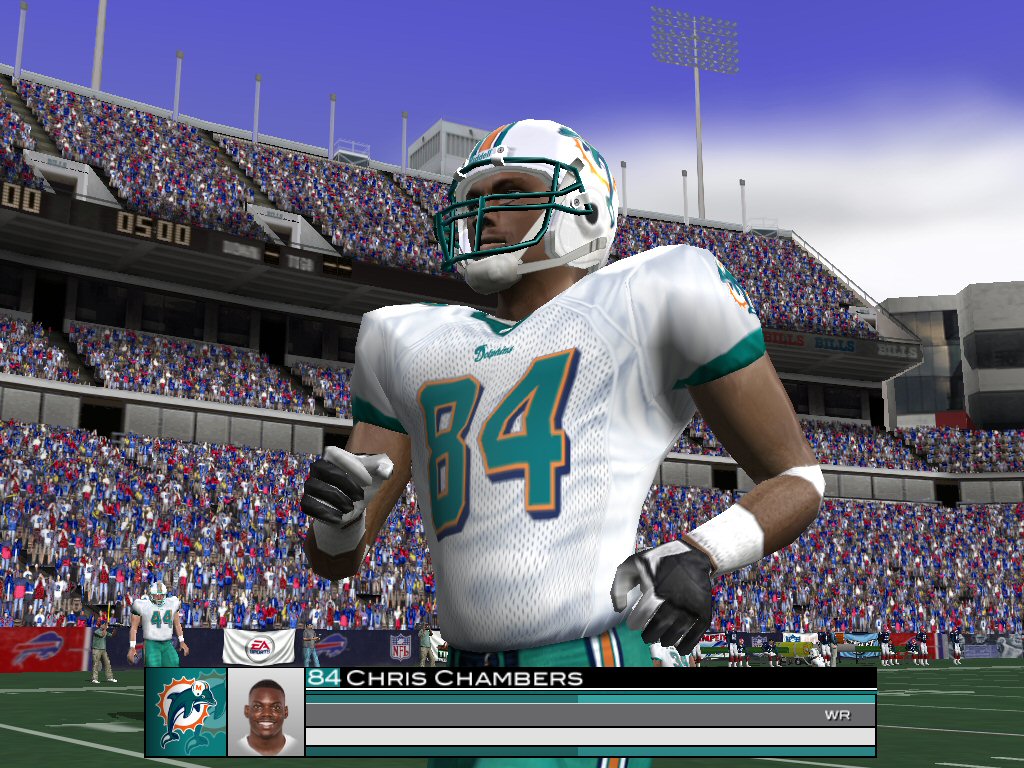Screen dimensions: 1024x768
Task: Select the Chris Chambers player portrait
Action: point(265,711)
